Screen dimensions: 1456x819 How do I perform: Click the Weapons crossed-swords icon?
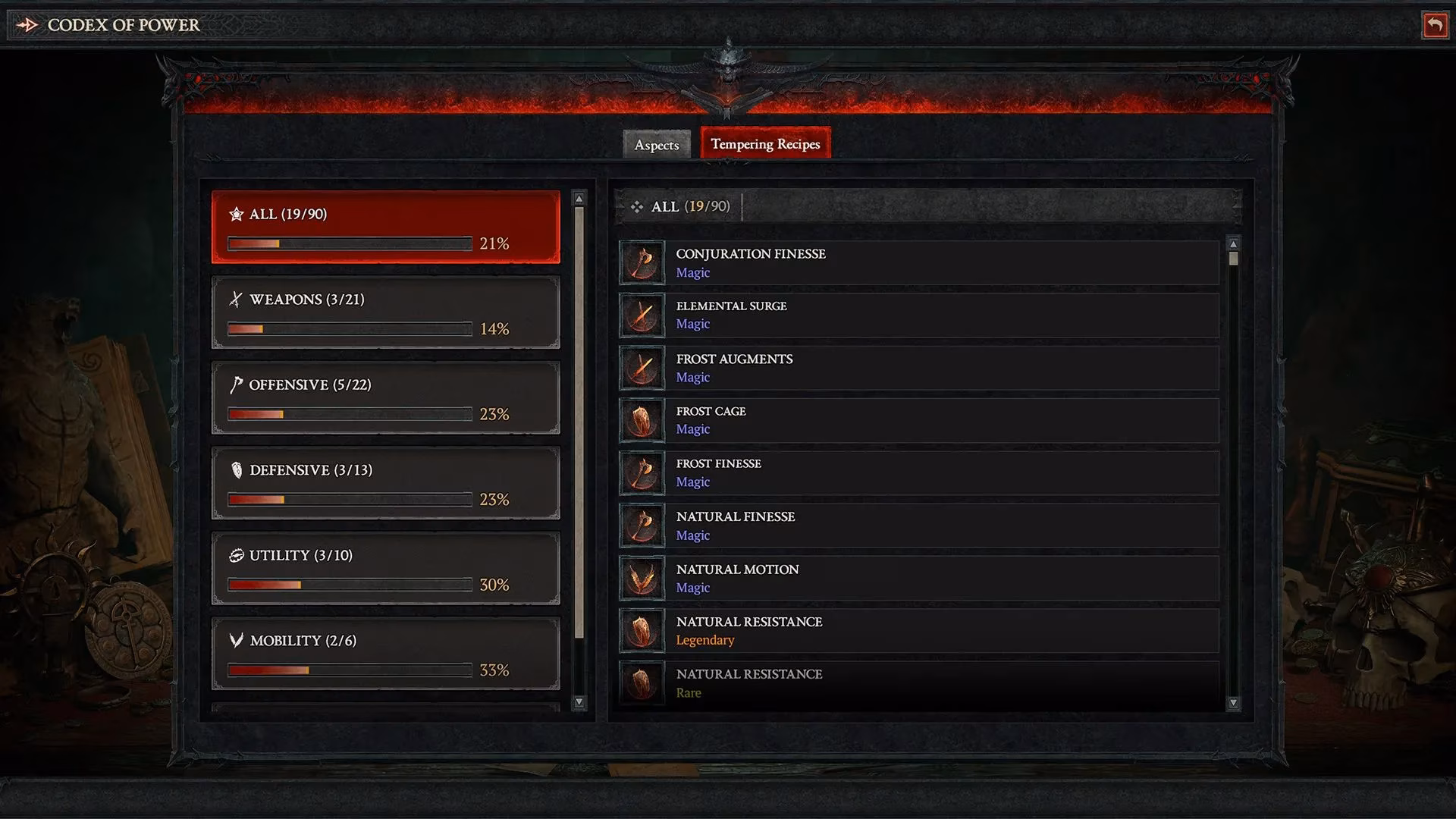(x=237, y=299)
